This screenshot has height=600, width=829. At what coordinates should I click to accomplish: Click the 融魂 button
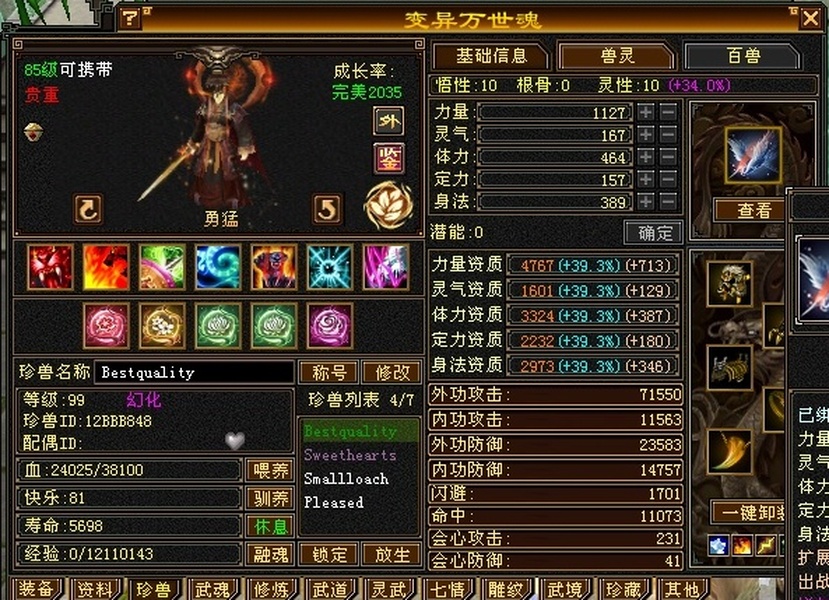(x=269, y=554)
